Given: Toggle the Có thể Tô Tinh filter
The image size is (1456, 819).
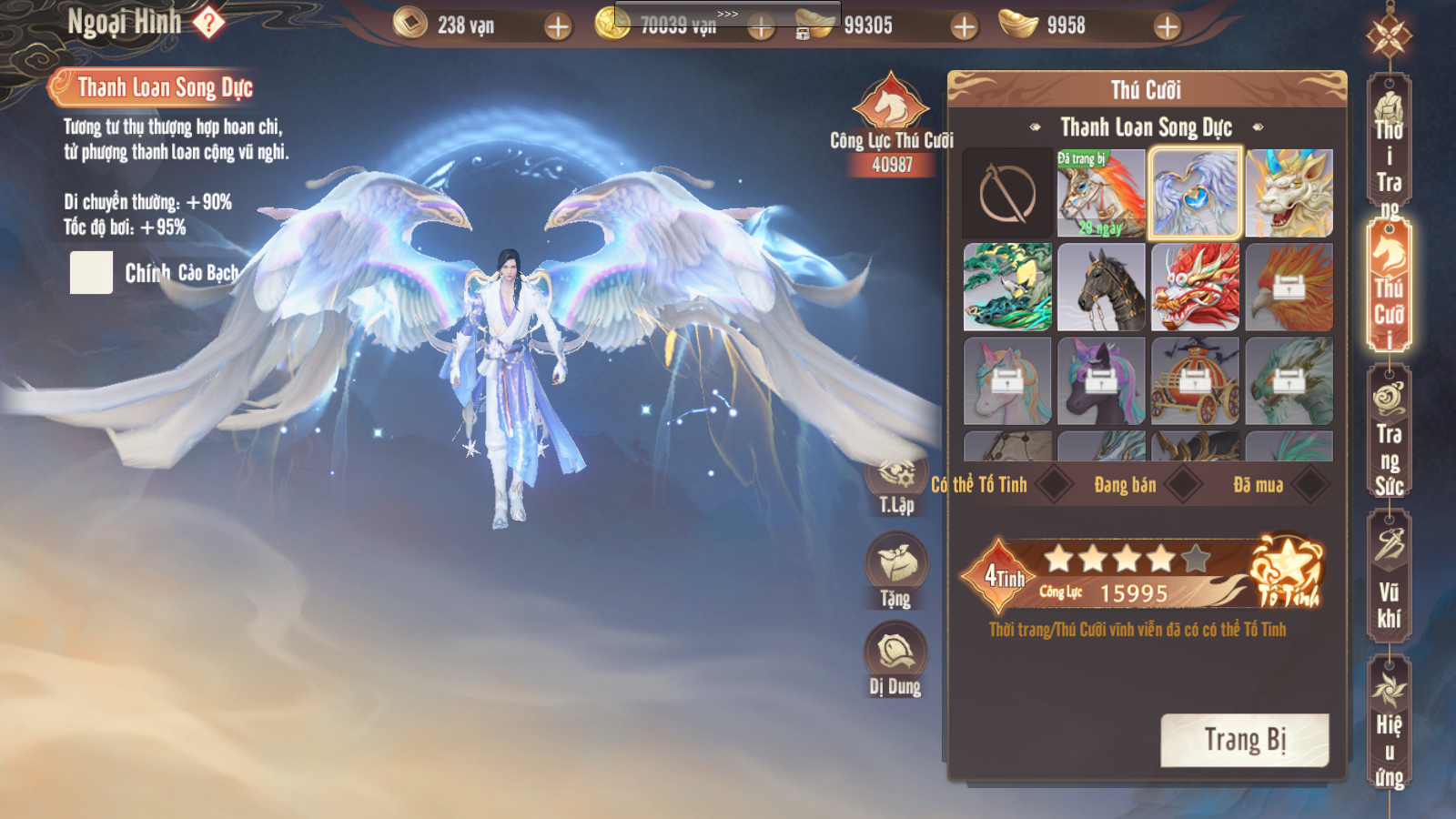Looking at the screenshot, I should coord(1055,484).
